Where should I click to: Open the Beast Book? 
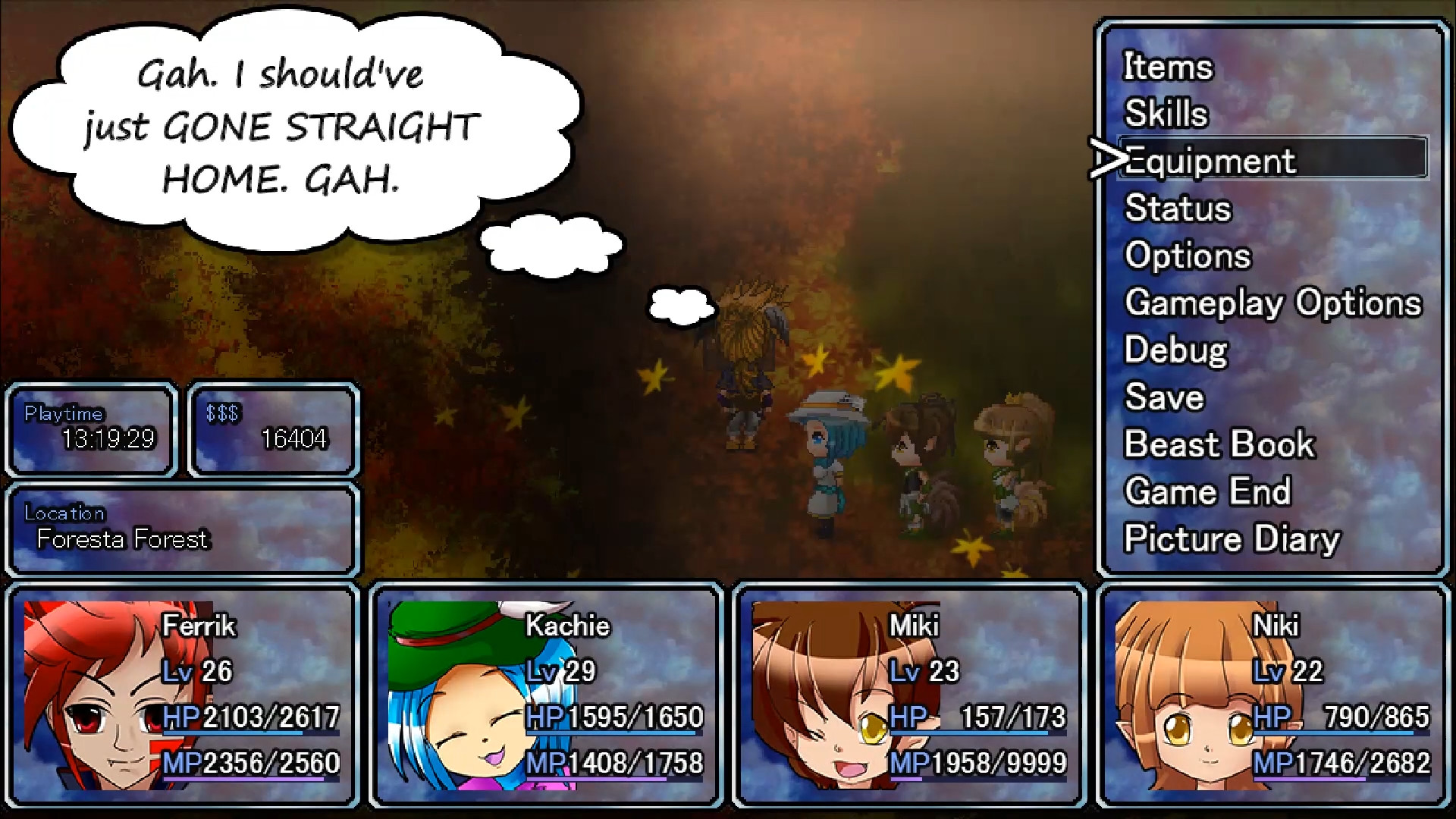pyautogui.click(x=1219, y=444)
